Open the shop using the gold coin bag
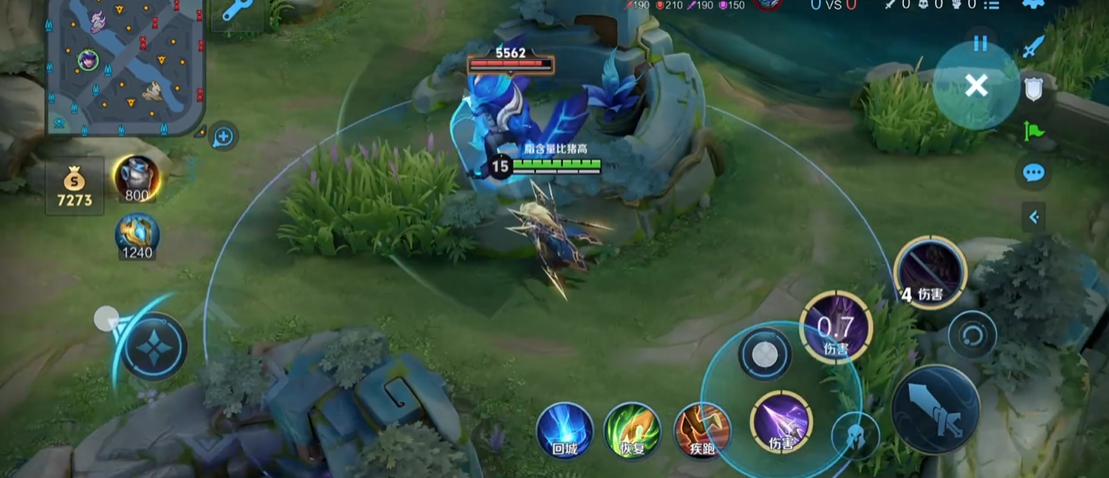Screen dimensions: 1109x478 point(74,186)
